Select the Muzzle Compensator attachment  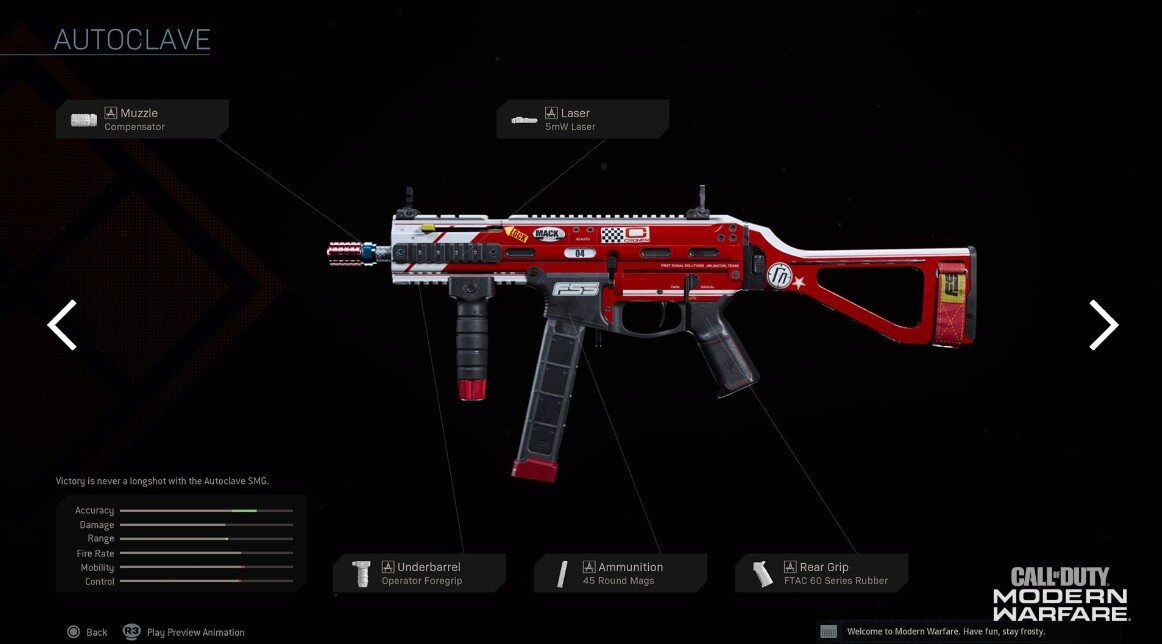[x=142, y=120]
